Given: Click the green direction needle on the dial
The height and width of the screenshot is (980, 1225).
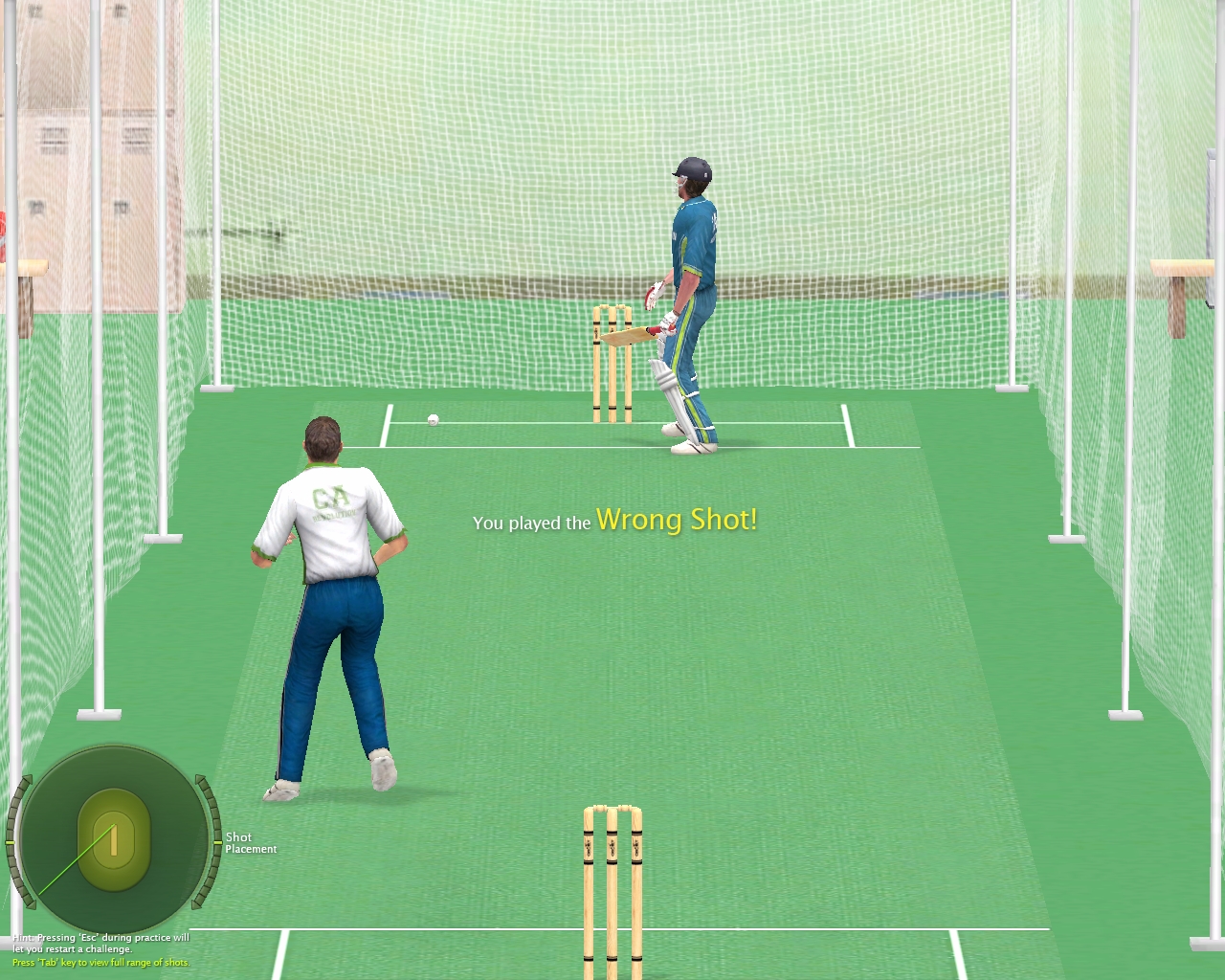Looking at the screenshot, I should pyautogui.click(x=76, y=857).
